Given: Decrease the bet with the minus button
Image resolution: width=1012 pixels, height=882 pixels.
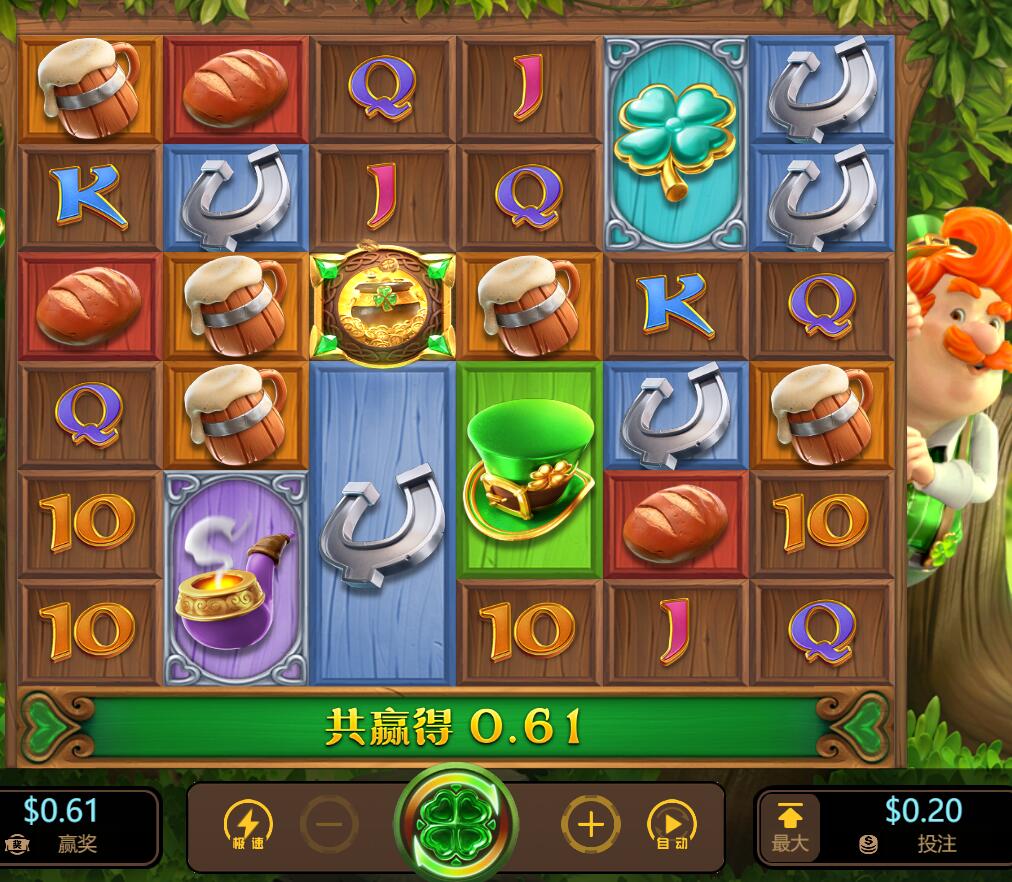Looking at the screenshot, I should click(x=329, y=825).
